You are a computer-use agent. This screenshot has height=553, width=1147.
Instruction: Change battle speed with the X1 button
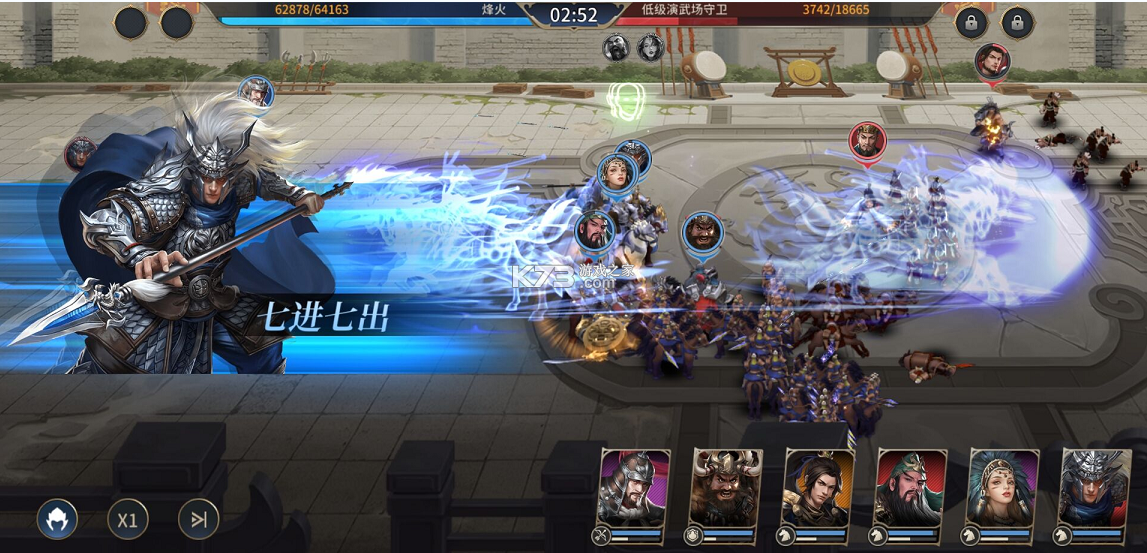coord(127,519)
